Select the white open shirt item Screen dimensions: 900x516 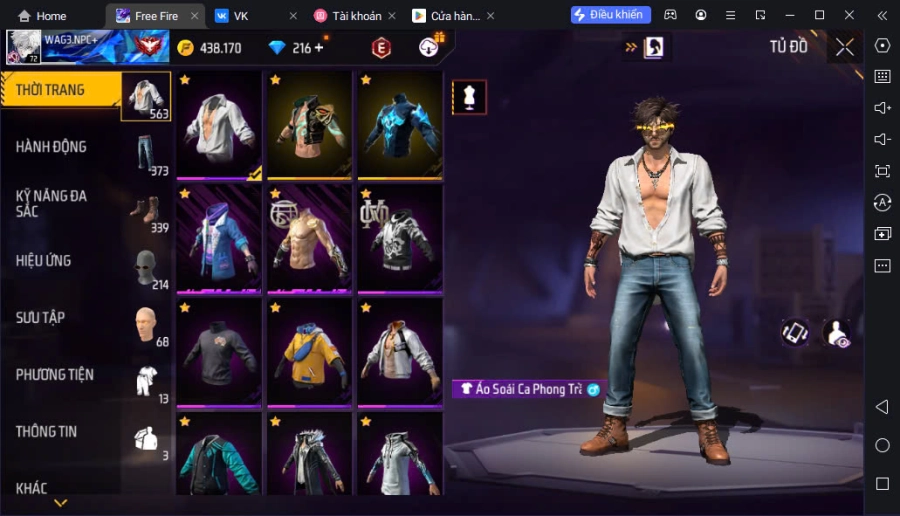220,125
